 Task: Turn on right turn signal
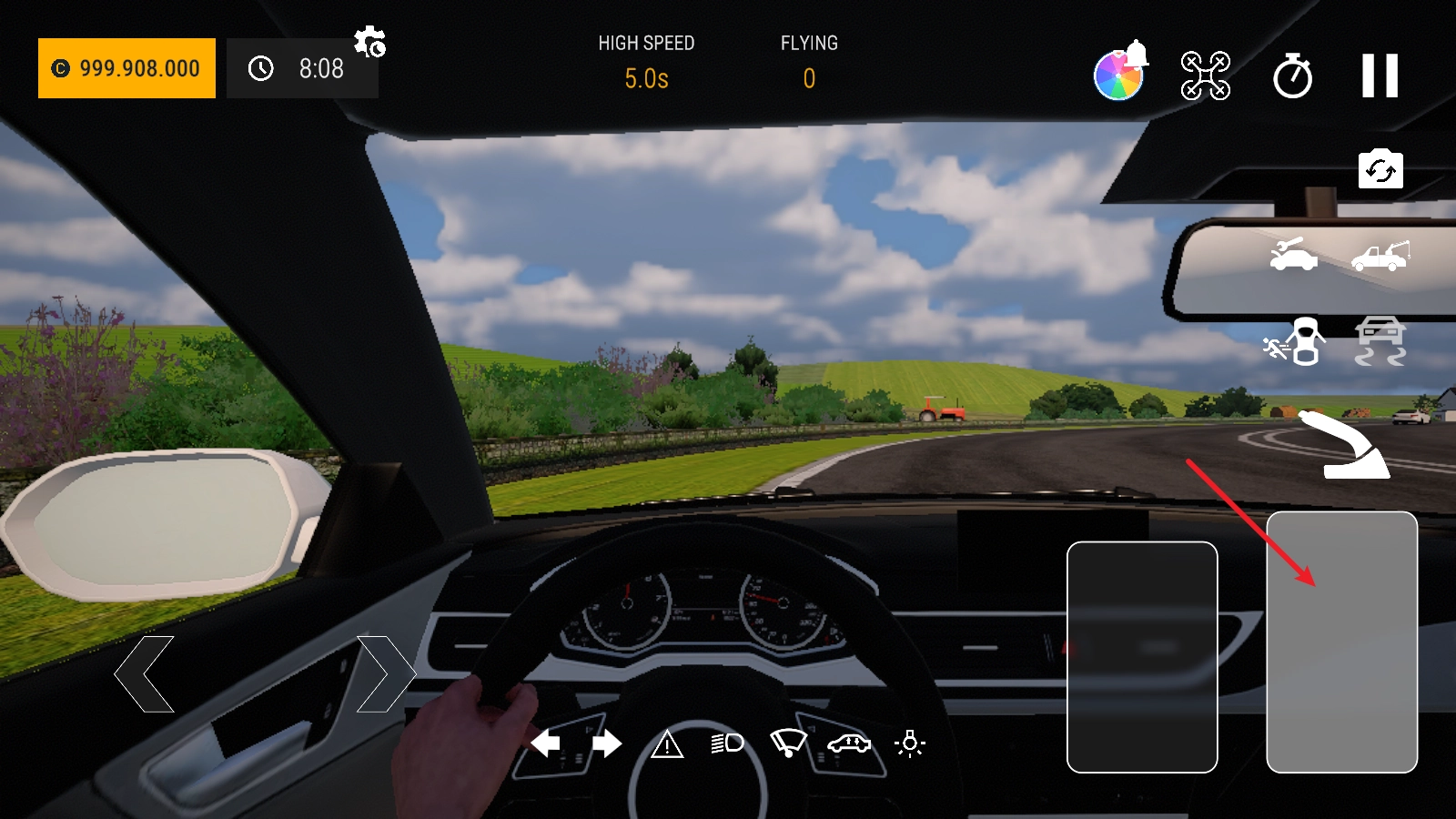coord(607,743)
